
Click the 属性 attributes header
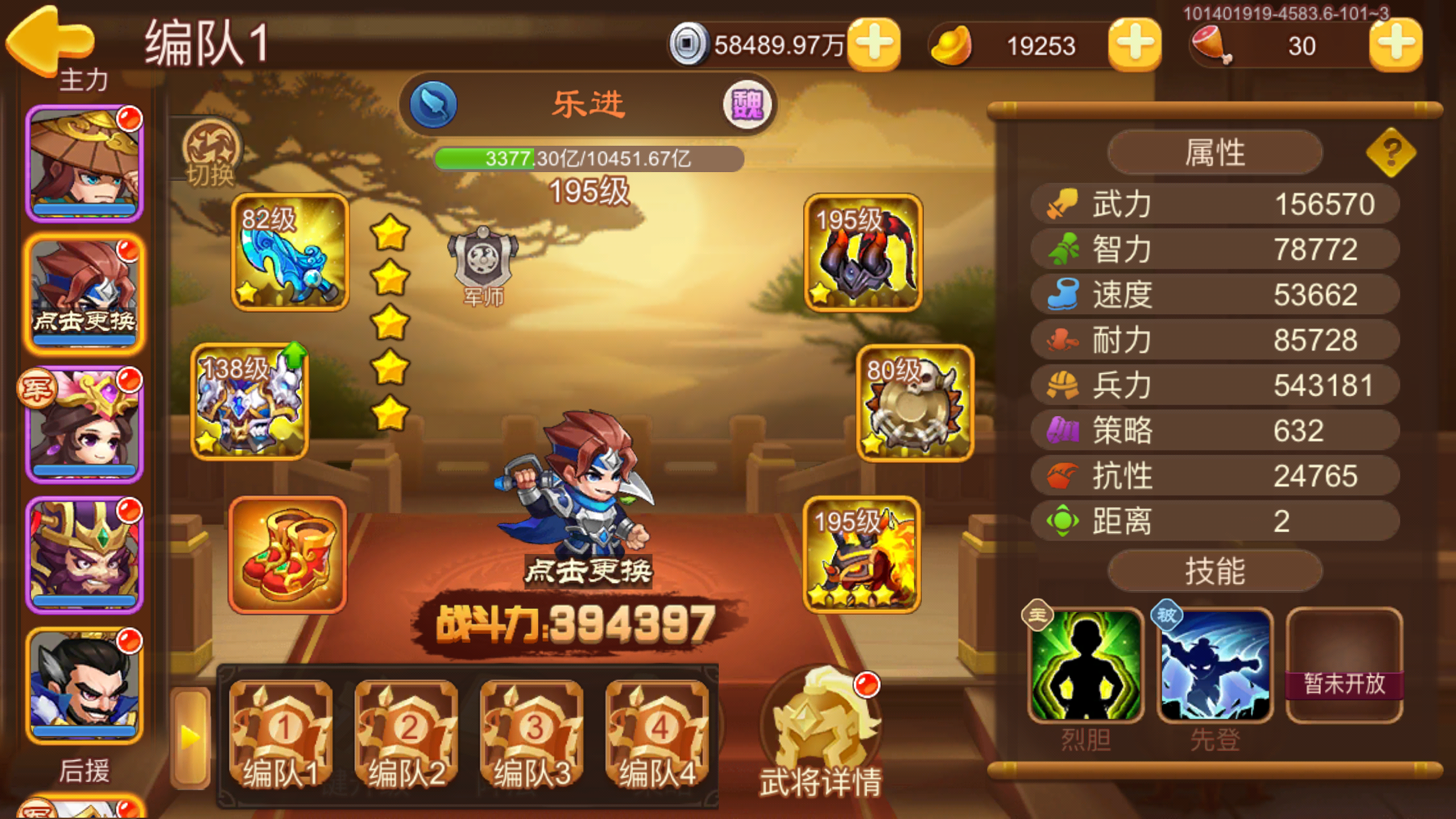1215,152
